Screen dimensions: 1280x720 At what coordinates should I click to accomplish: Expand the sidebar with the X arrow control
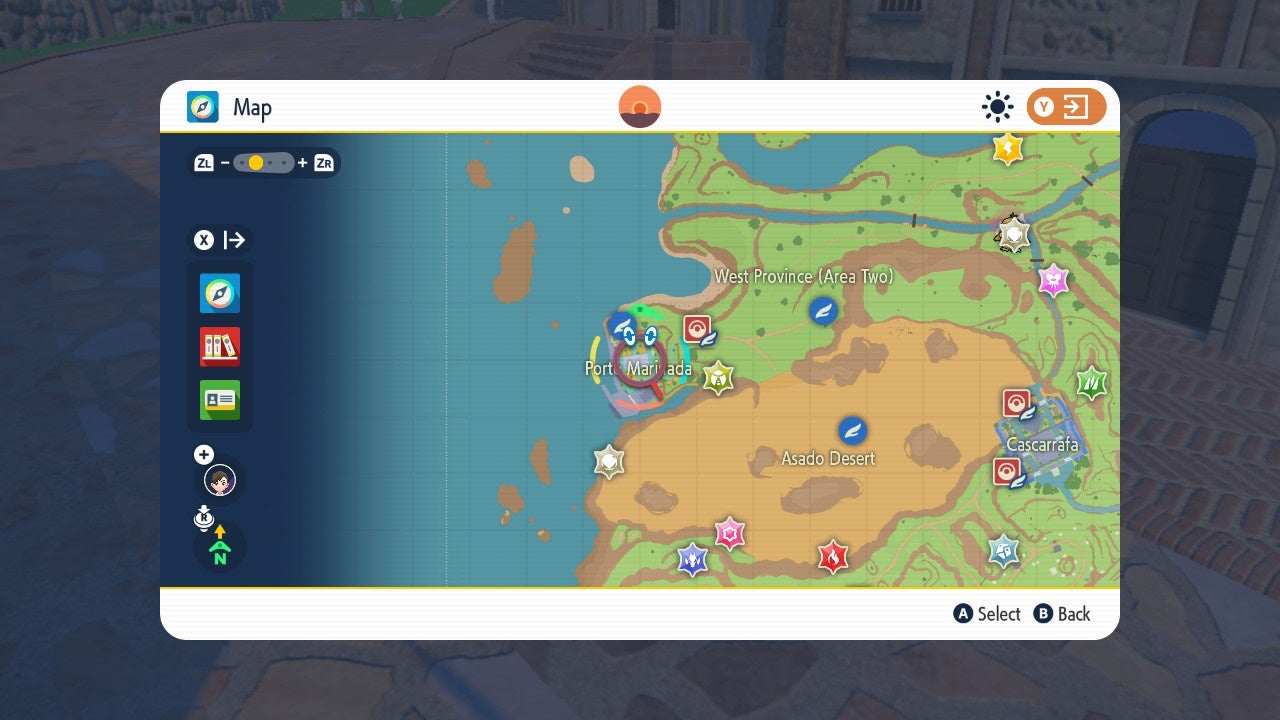click(x=218, y=240)
